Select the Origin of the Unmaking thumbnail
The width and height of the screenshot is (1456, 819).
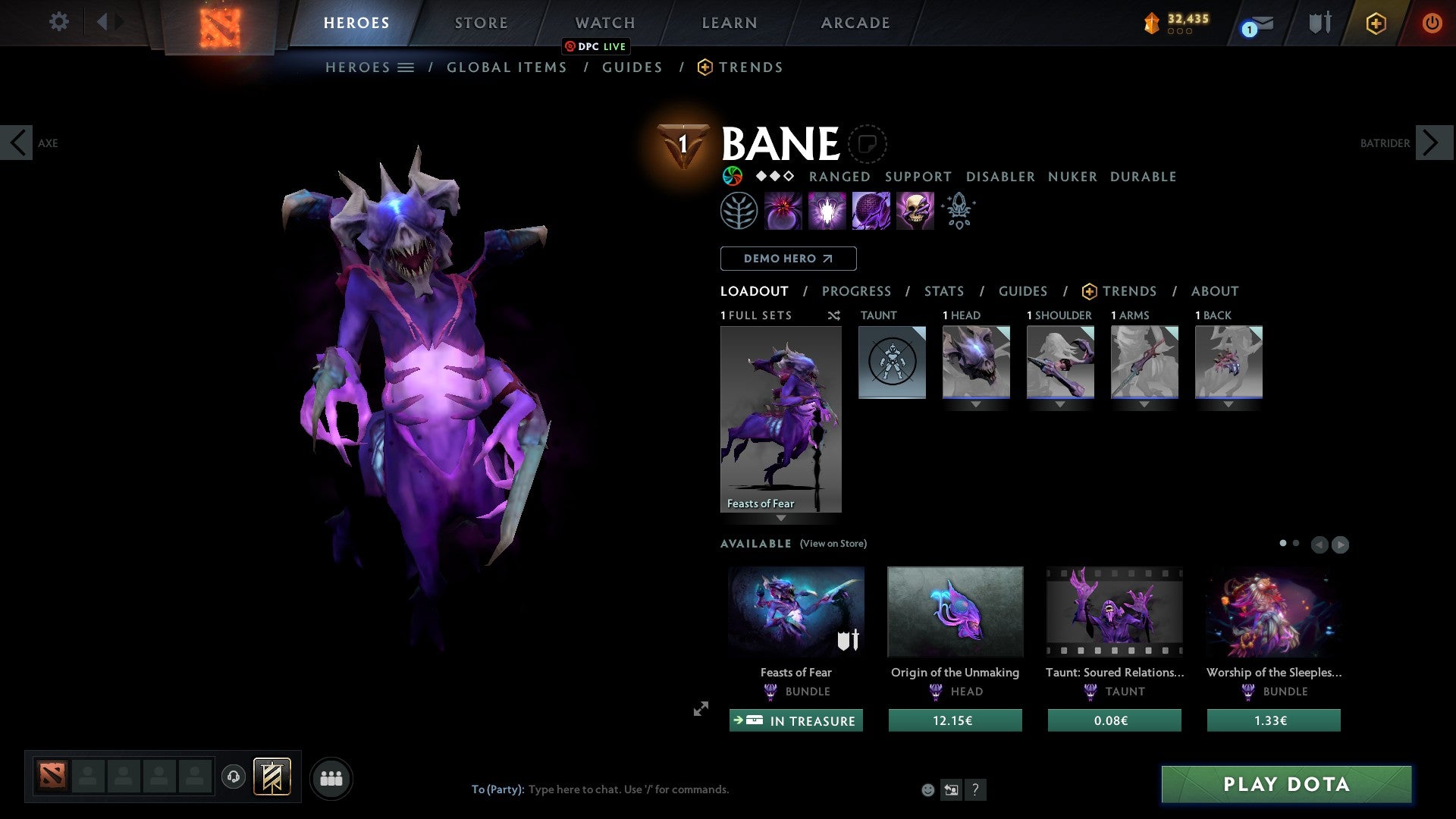[955, 611]
